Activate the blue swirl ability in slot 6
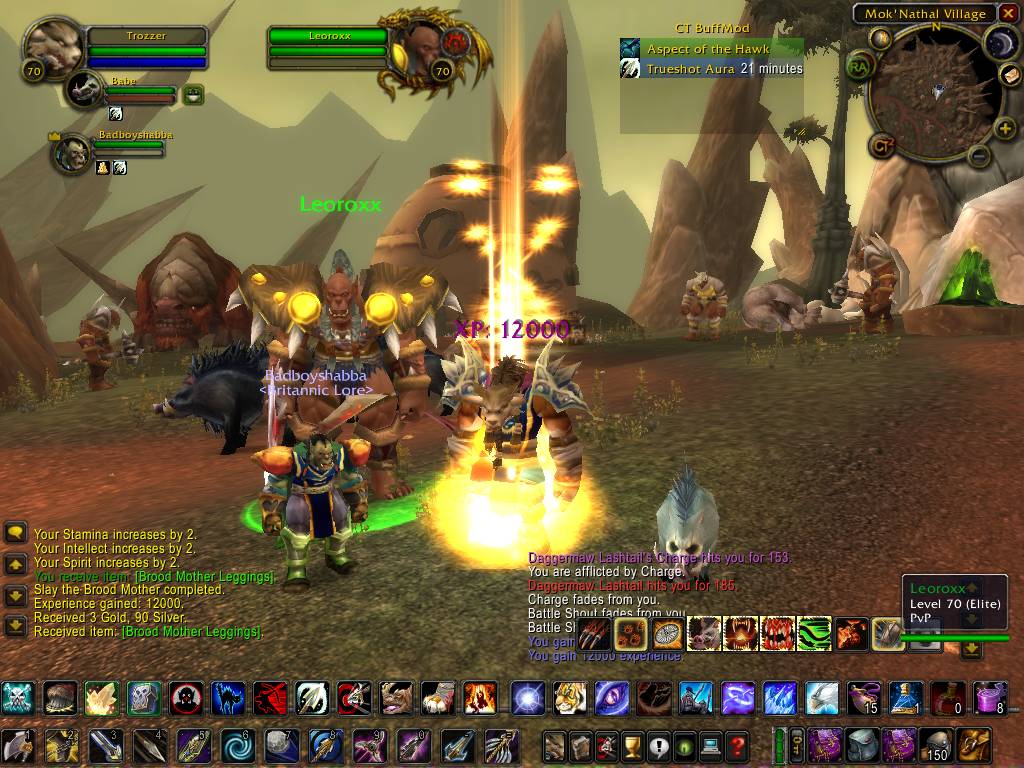 click(x=236, y=746)
